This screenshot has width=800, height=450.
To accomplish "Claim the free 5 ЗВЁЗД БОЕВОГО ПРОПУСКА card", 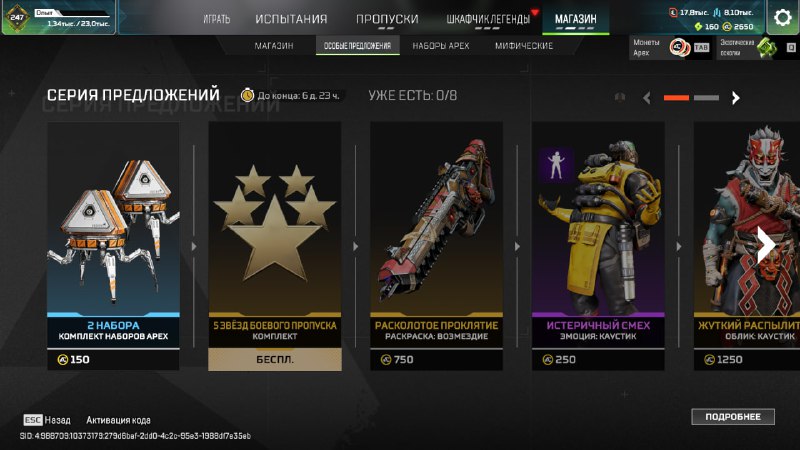I will (x=275, y=245).
